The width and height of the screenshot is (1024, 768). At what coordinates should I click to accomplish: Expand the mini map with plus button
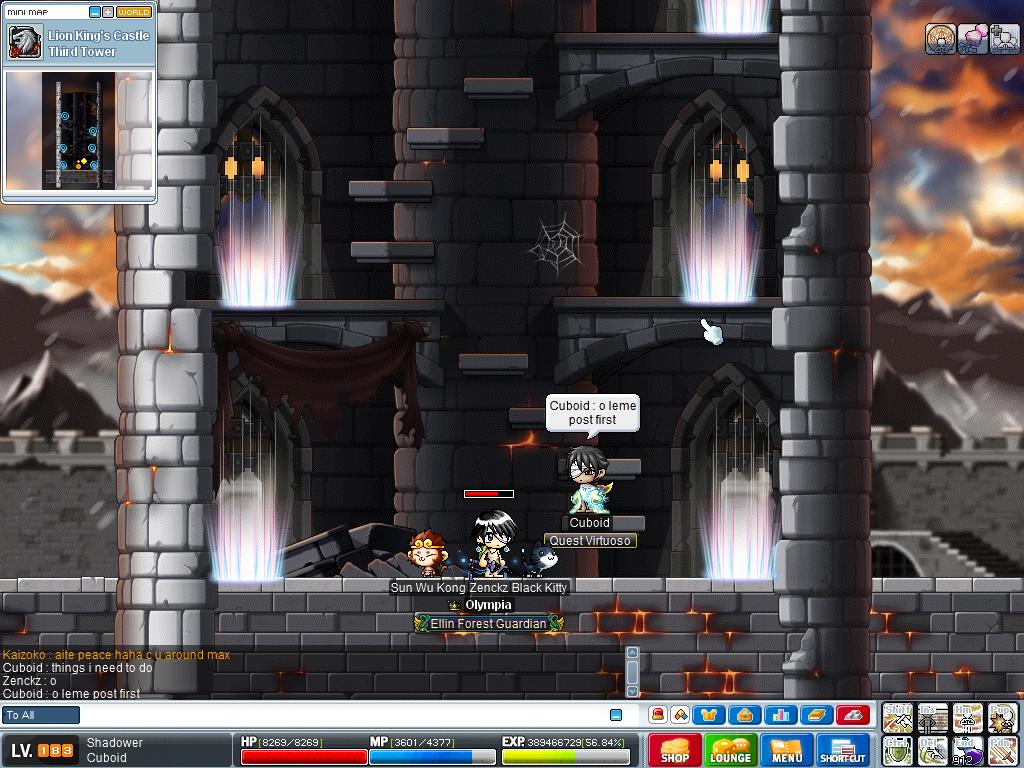[108, 12]
